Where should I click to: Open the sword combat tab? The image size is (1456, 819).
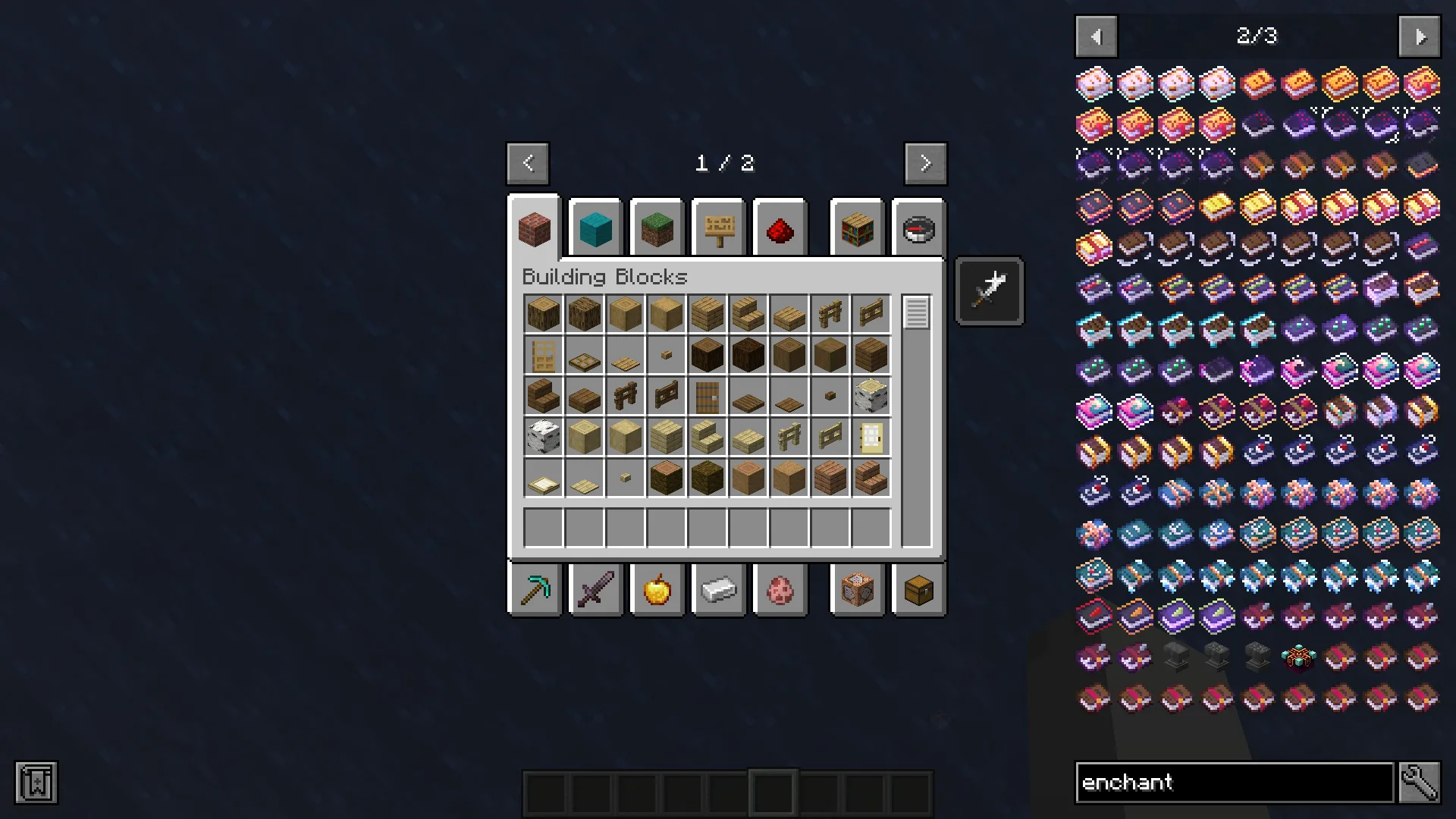pos(595,589)
